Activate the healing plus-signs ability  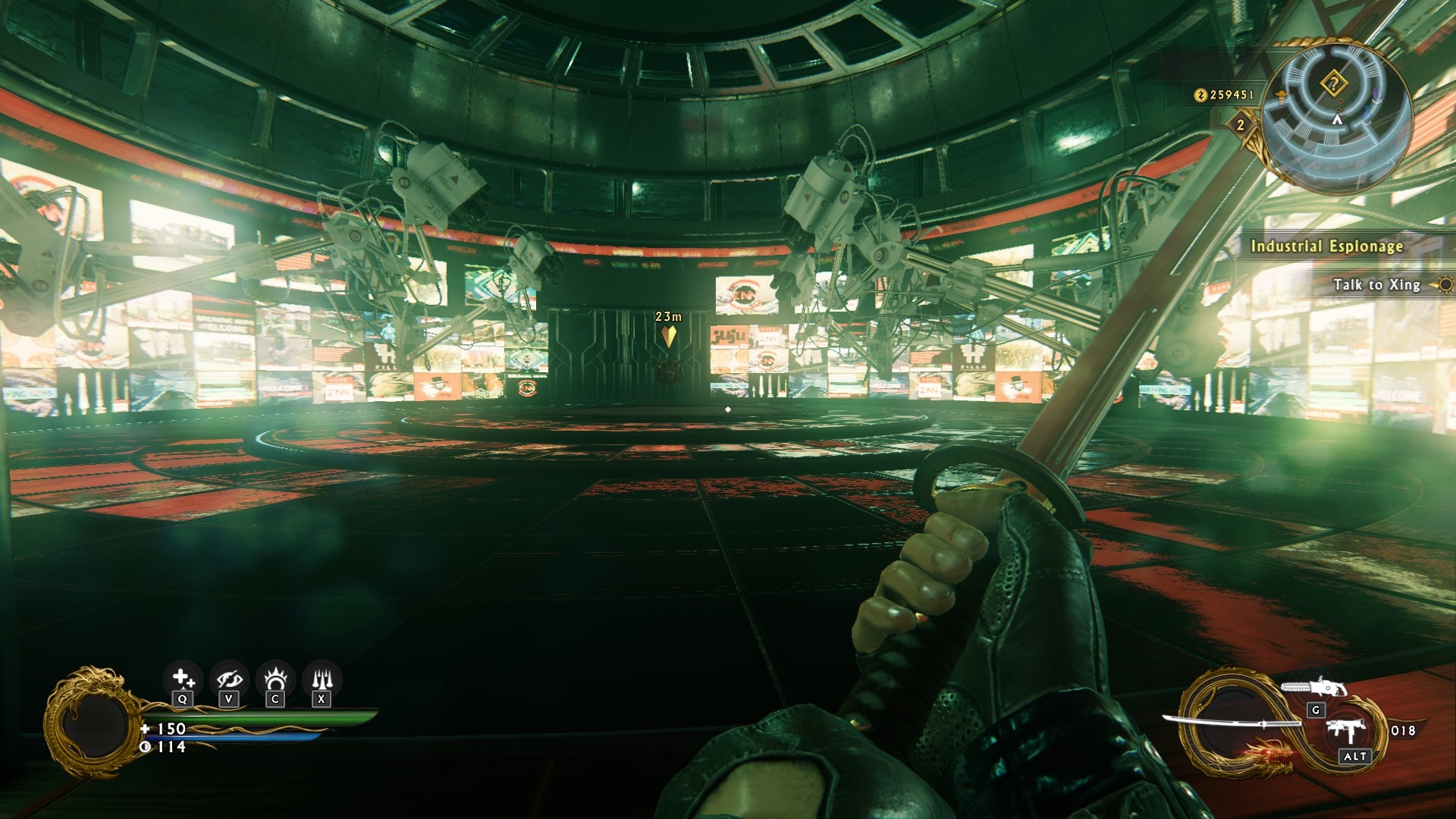(183, 679)
